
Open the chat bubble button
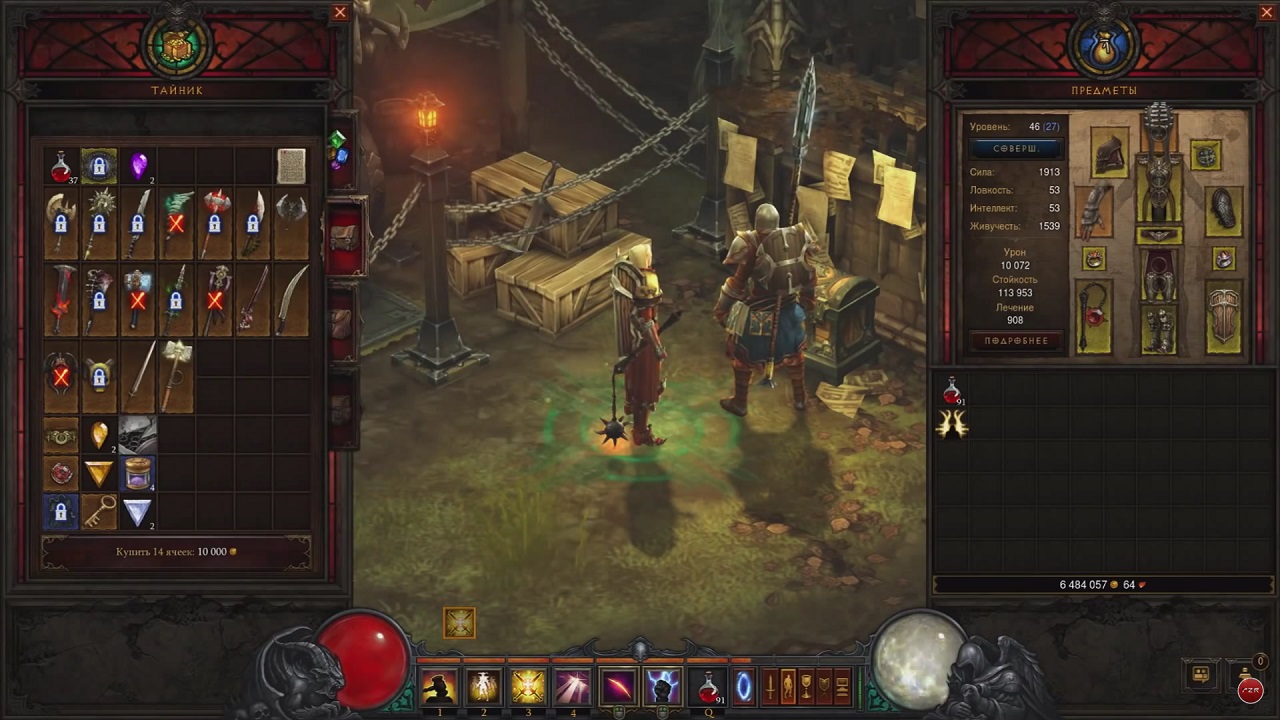coord(1201,675)
